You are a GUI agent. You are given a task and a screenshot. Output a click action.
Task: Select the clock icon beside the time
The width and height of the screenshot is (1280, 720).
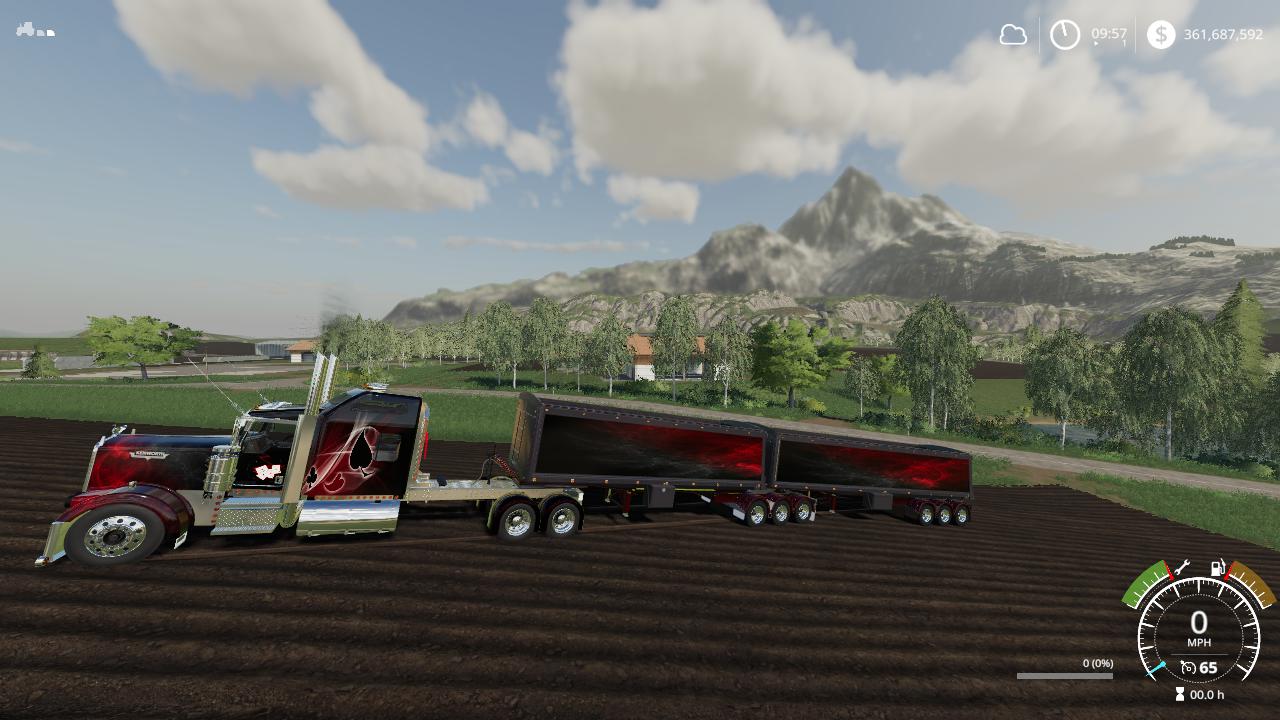(x=1064, y=35)
